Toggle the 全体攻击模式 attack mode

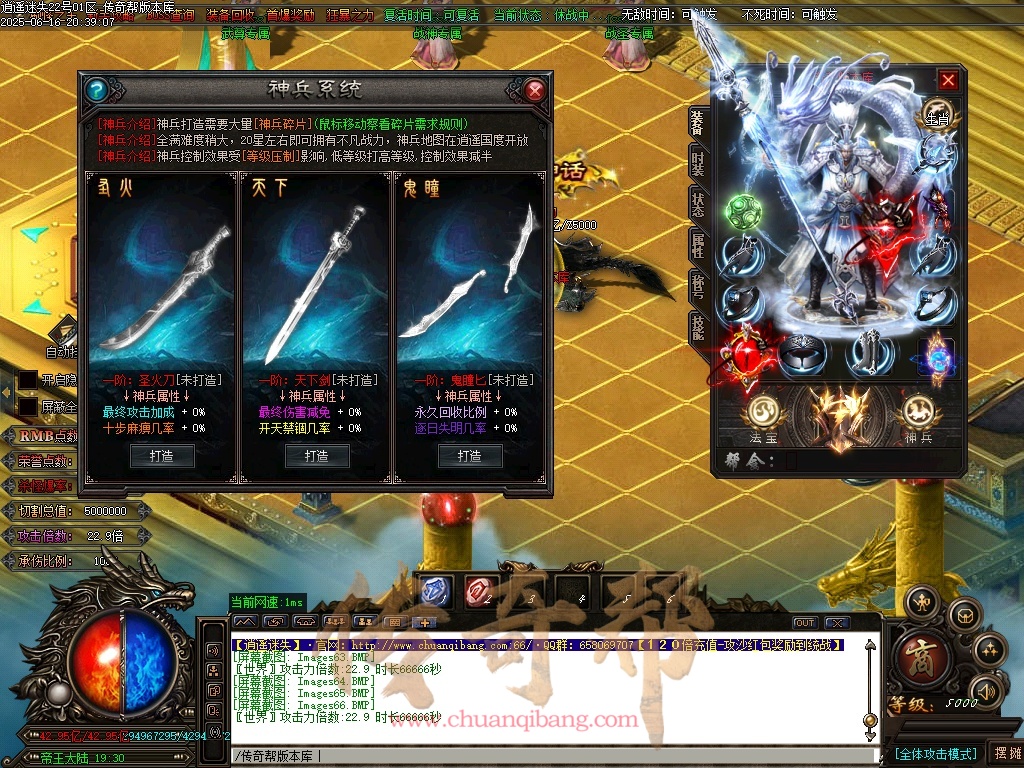(x=935, y=754)
